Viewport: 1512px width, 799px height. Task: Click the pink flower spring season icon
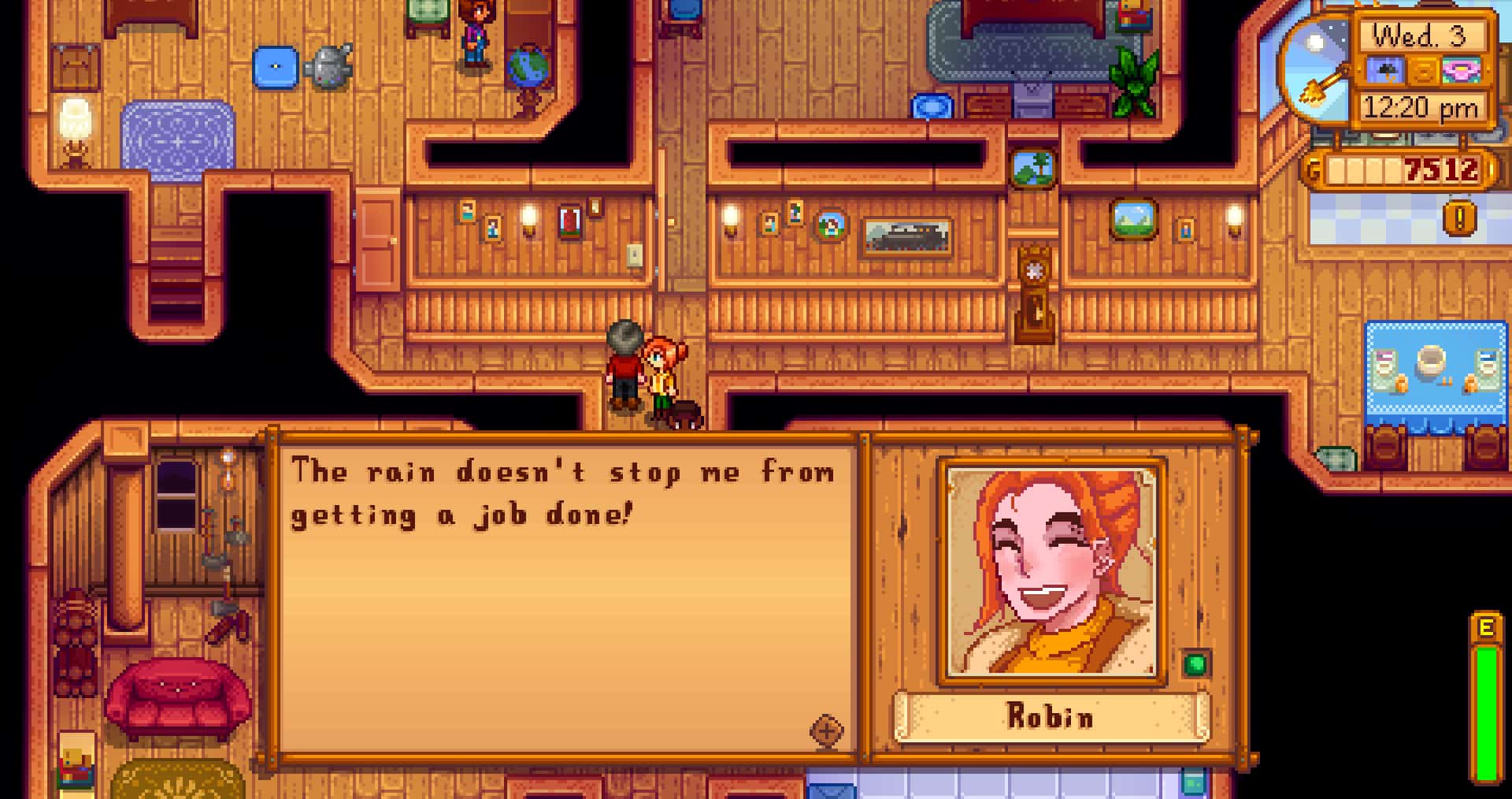tap(1462, 69)
